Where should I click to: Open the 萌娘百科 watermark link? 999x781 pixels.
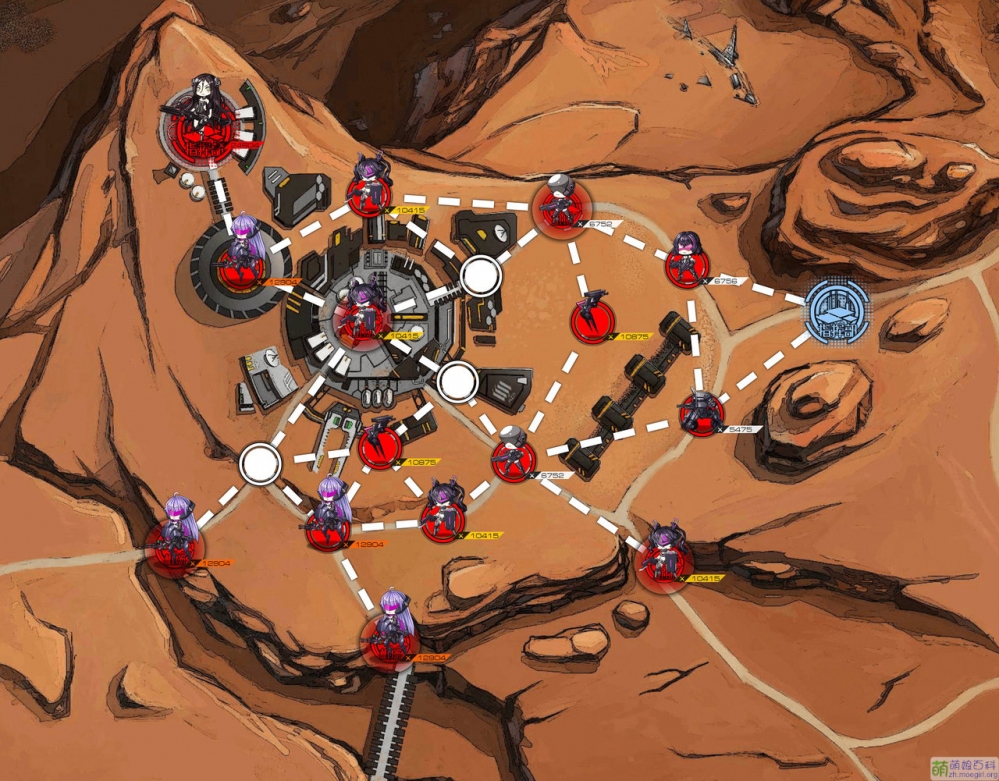pos(964,768)
